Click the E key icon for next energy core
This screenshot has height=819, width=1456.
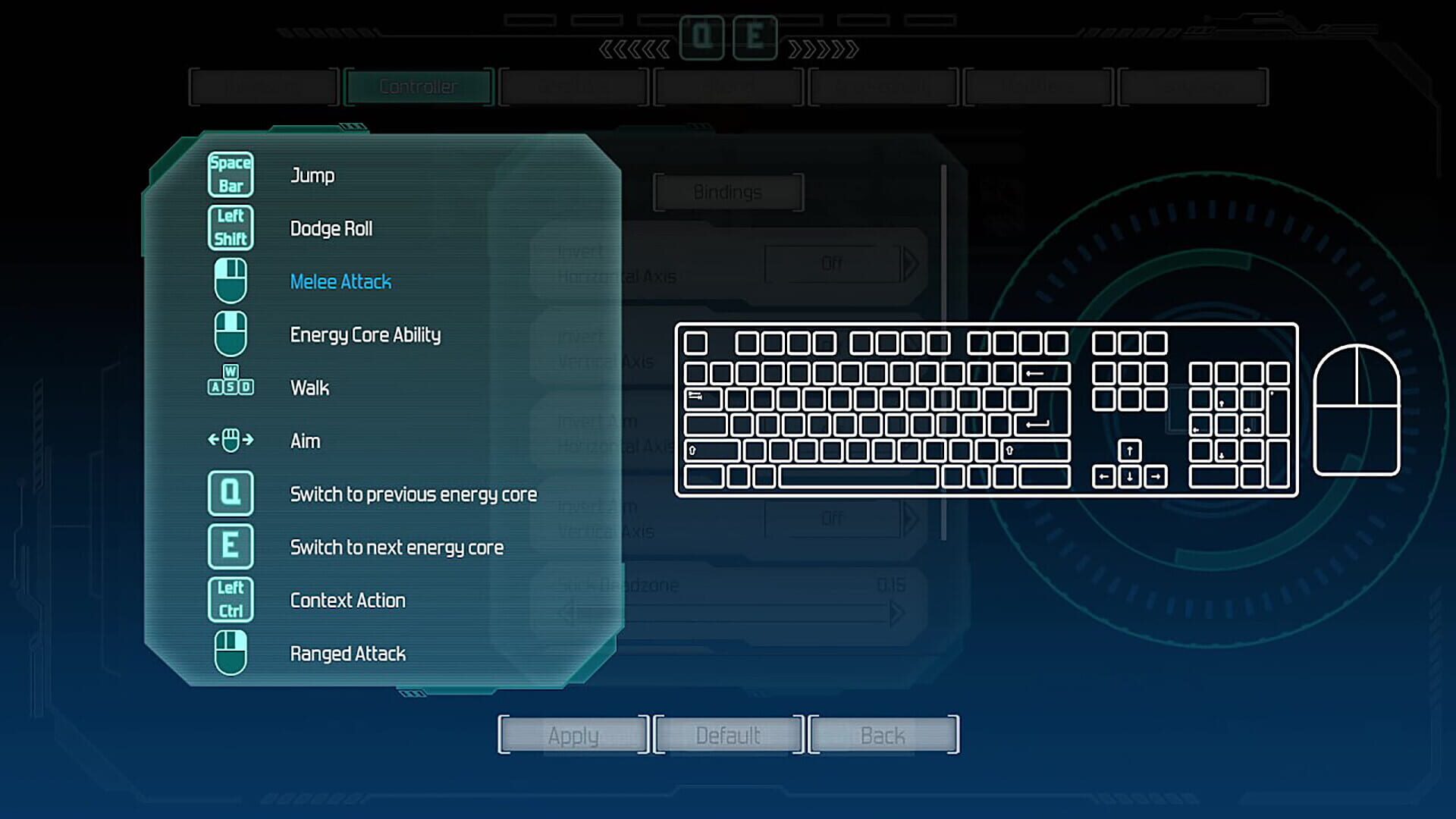(x=231, y=547)
